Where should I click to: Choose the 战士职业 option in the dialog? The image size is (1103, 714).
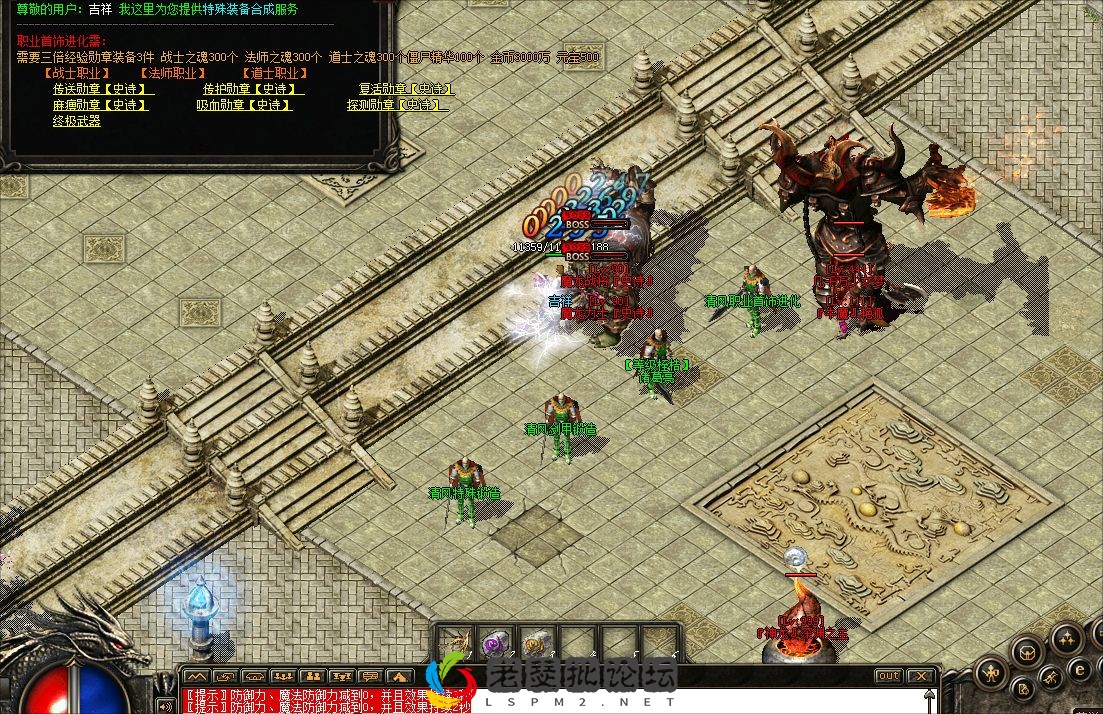click(76, 73)
